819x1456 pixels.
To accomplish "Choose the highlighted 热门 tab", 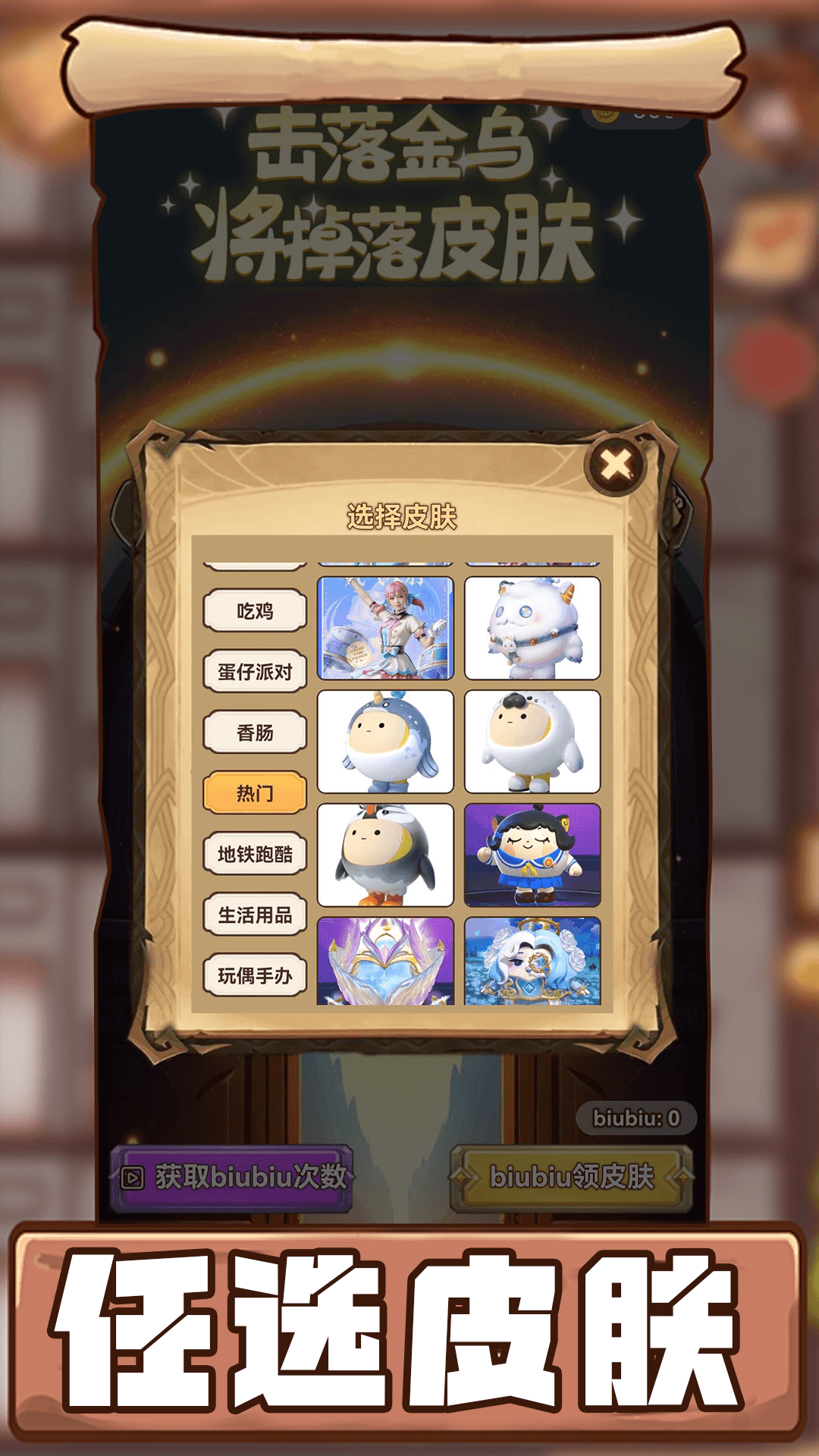I will 255,793.
